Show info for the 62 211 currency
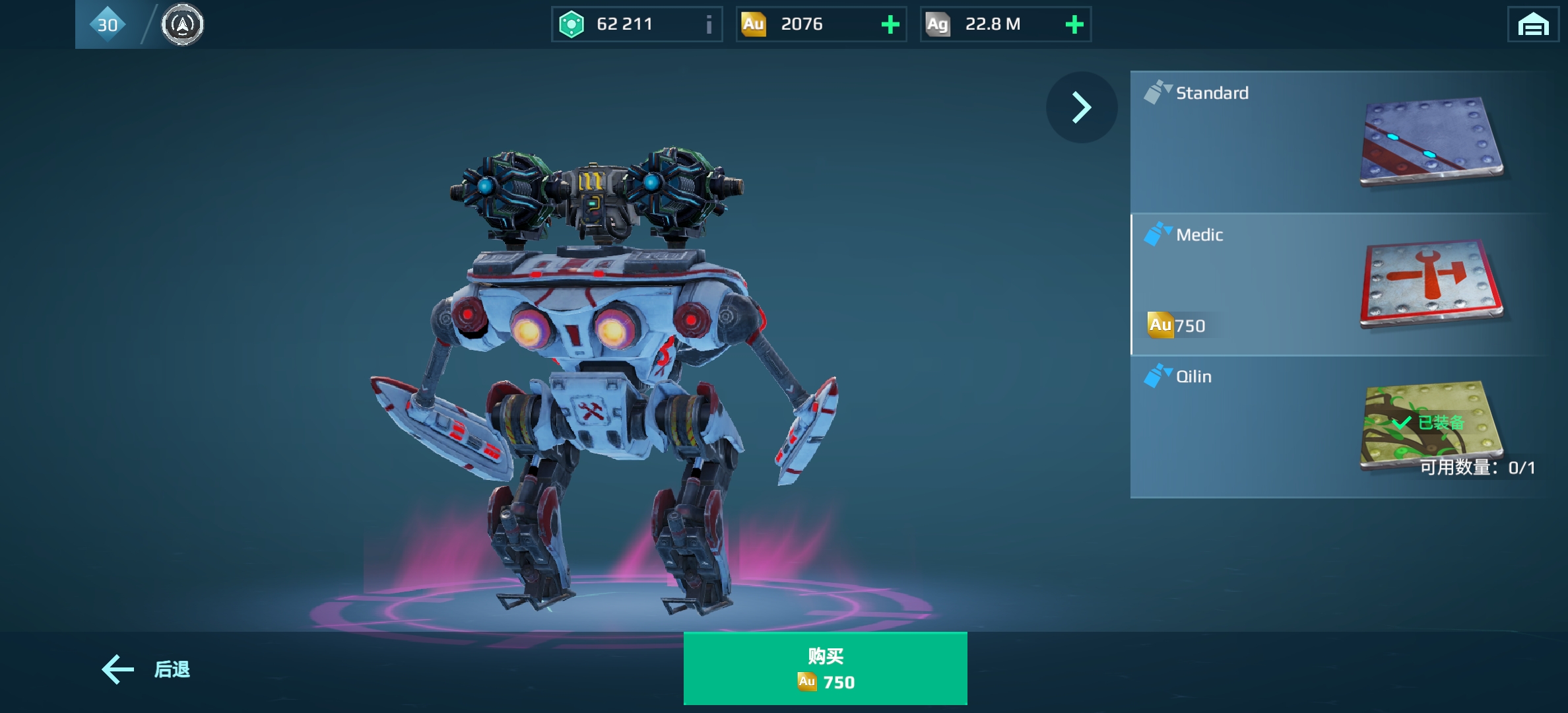The width and height of the screenshot is (1568, 713). click(x=709, y=25)
